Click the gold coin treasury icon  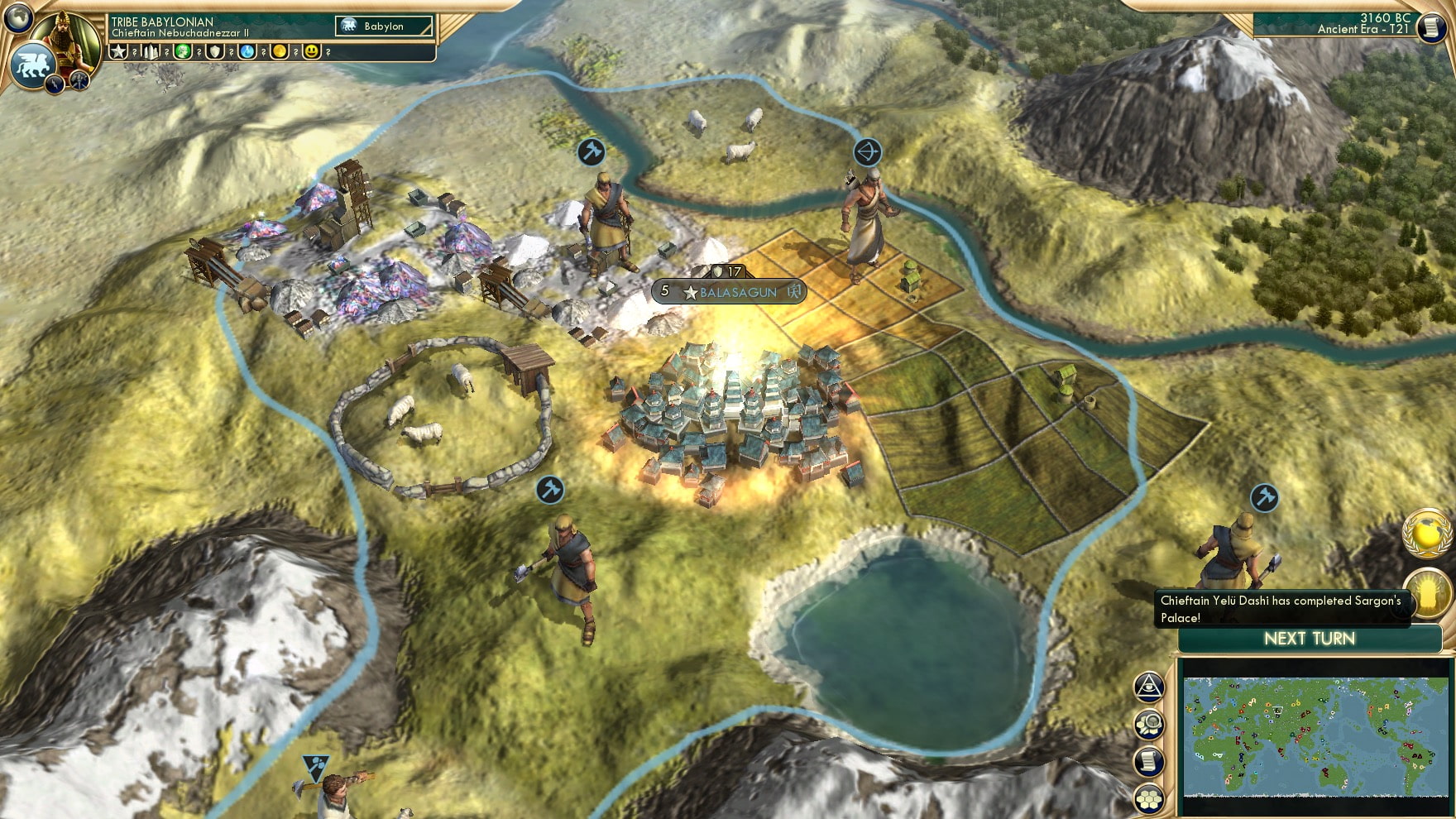point(281,51)
